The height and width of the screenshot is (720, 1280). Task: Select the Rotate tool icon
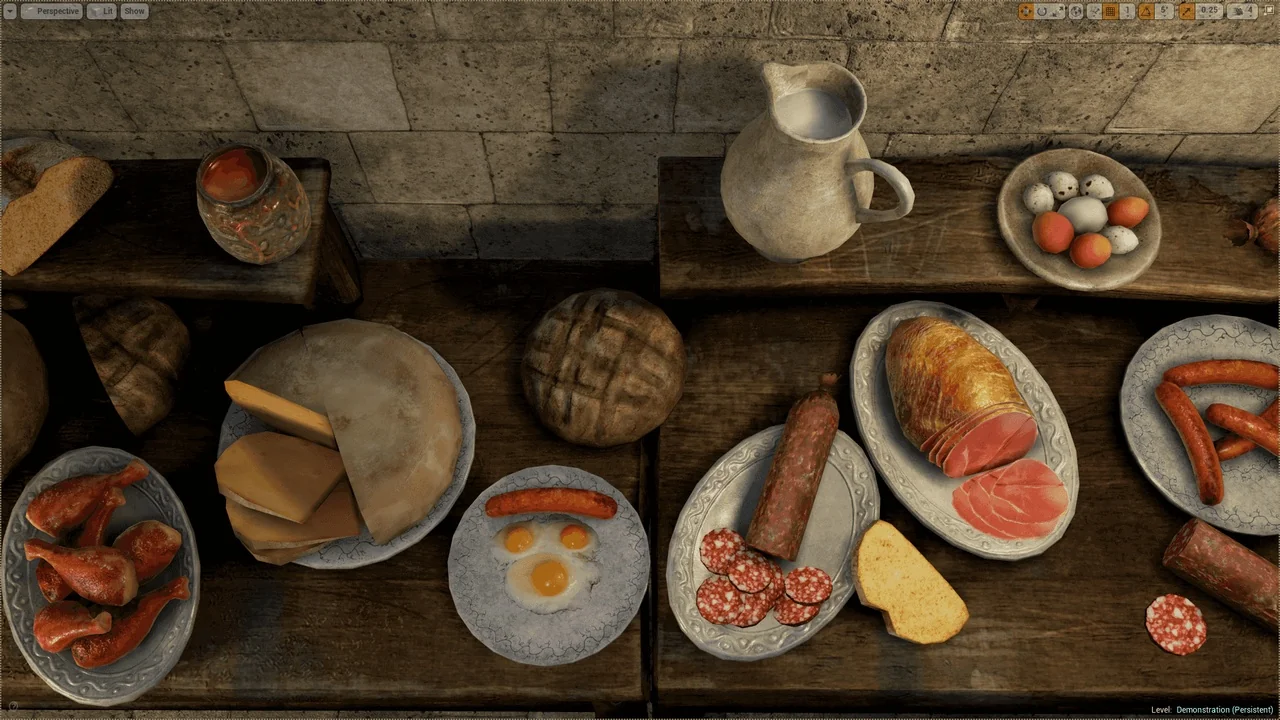[1040, 11]
